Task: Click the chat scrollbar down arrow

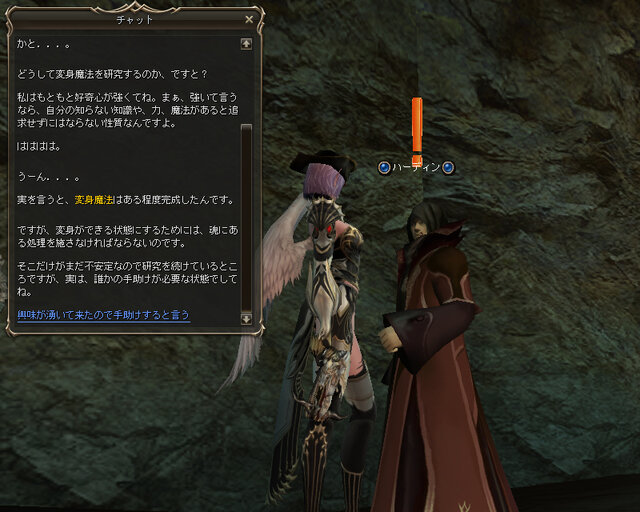Action: [246, 317]
